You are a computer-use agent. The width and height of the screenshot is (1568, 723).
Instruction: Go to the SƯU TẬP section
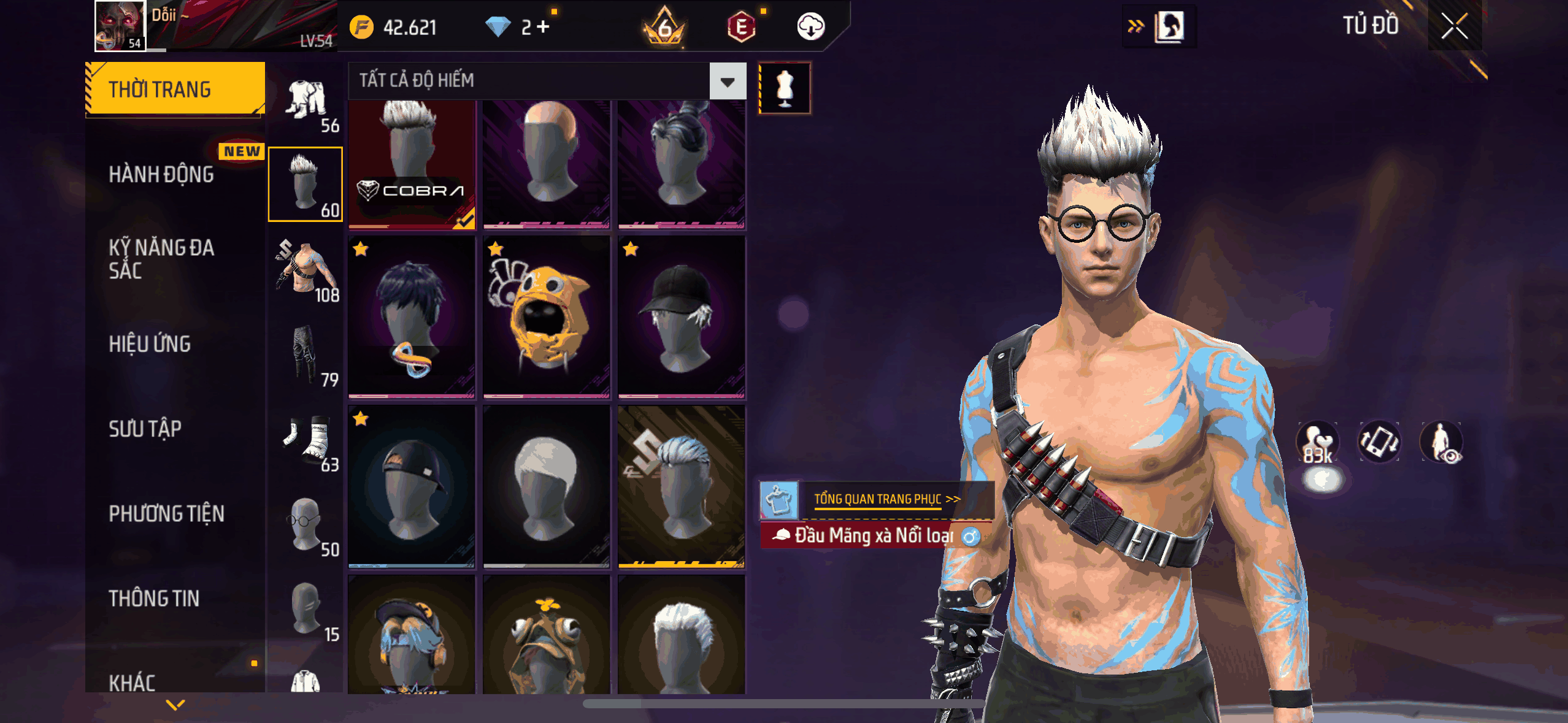145,429
